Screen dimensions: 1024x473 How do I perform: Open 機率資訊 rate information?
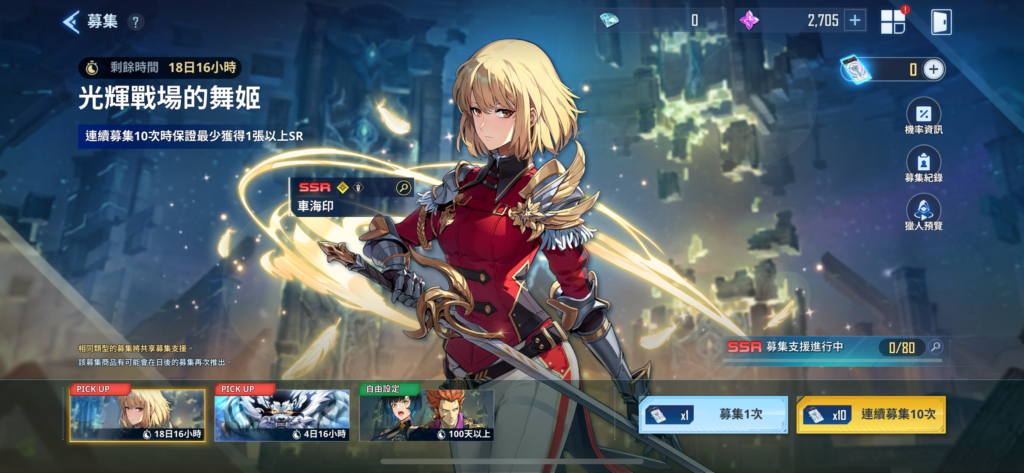coord(923,119)
